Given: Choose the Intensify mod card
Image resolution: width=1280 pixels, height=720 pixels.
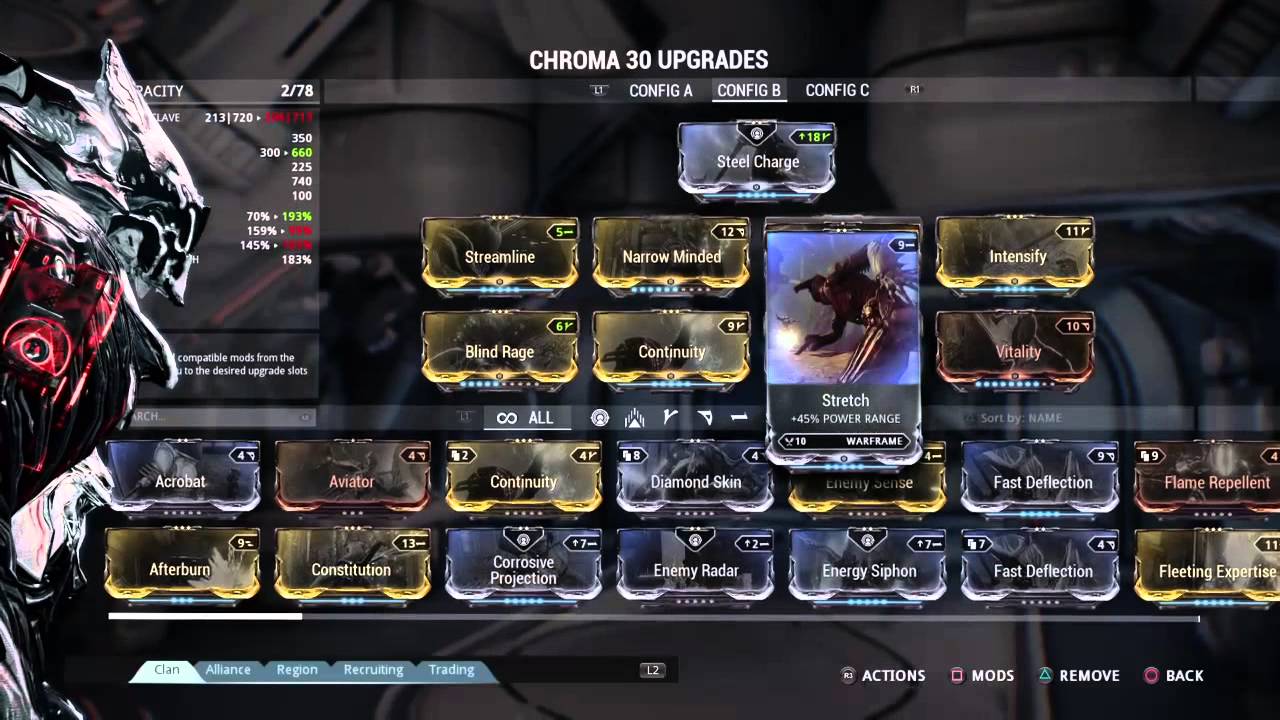Looking at the screenshot, I should click(1016, 256).
